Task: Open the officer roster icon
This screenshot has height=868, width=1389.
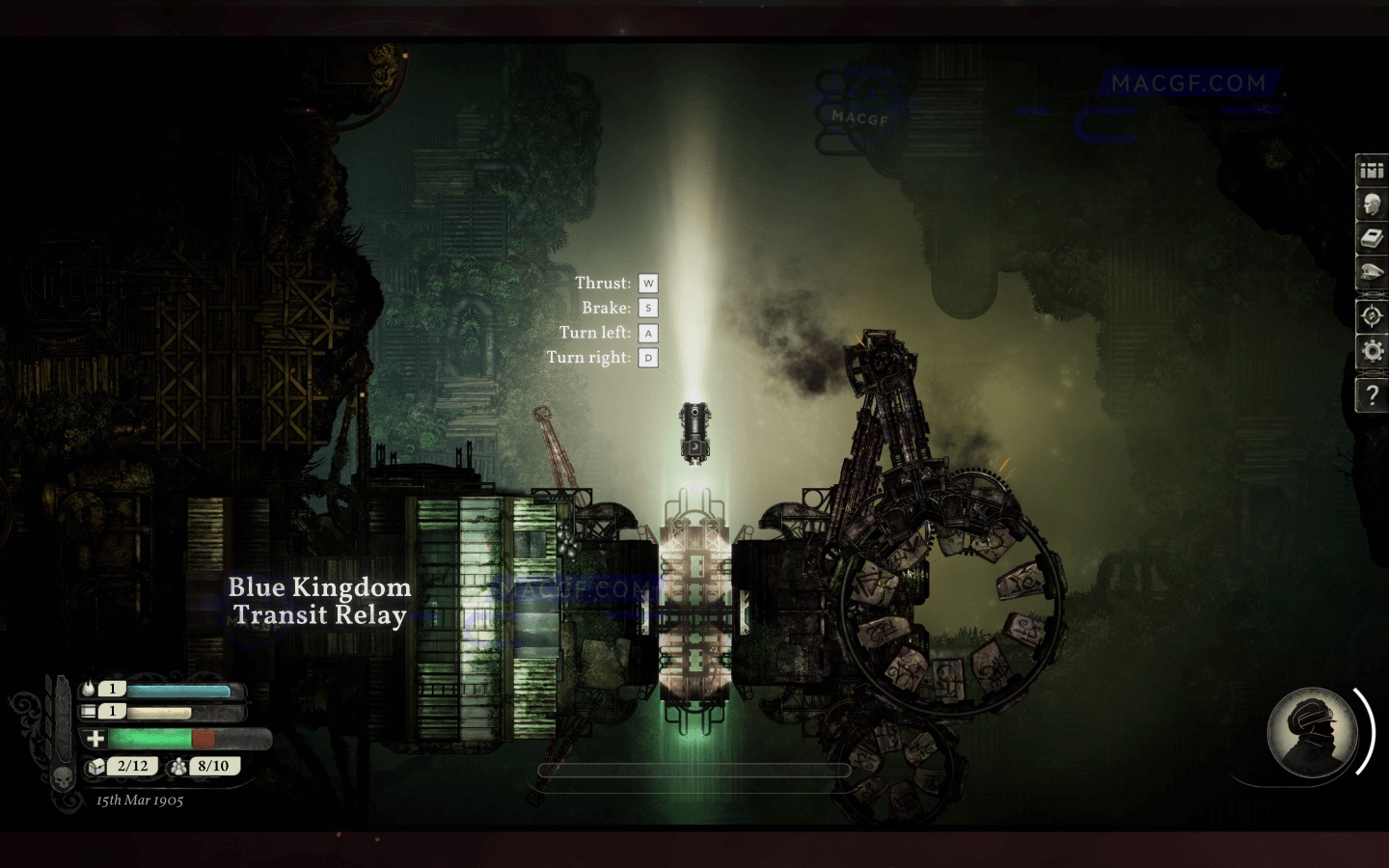Action: [x=1372, y=203]
